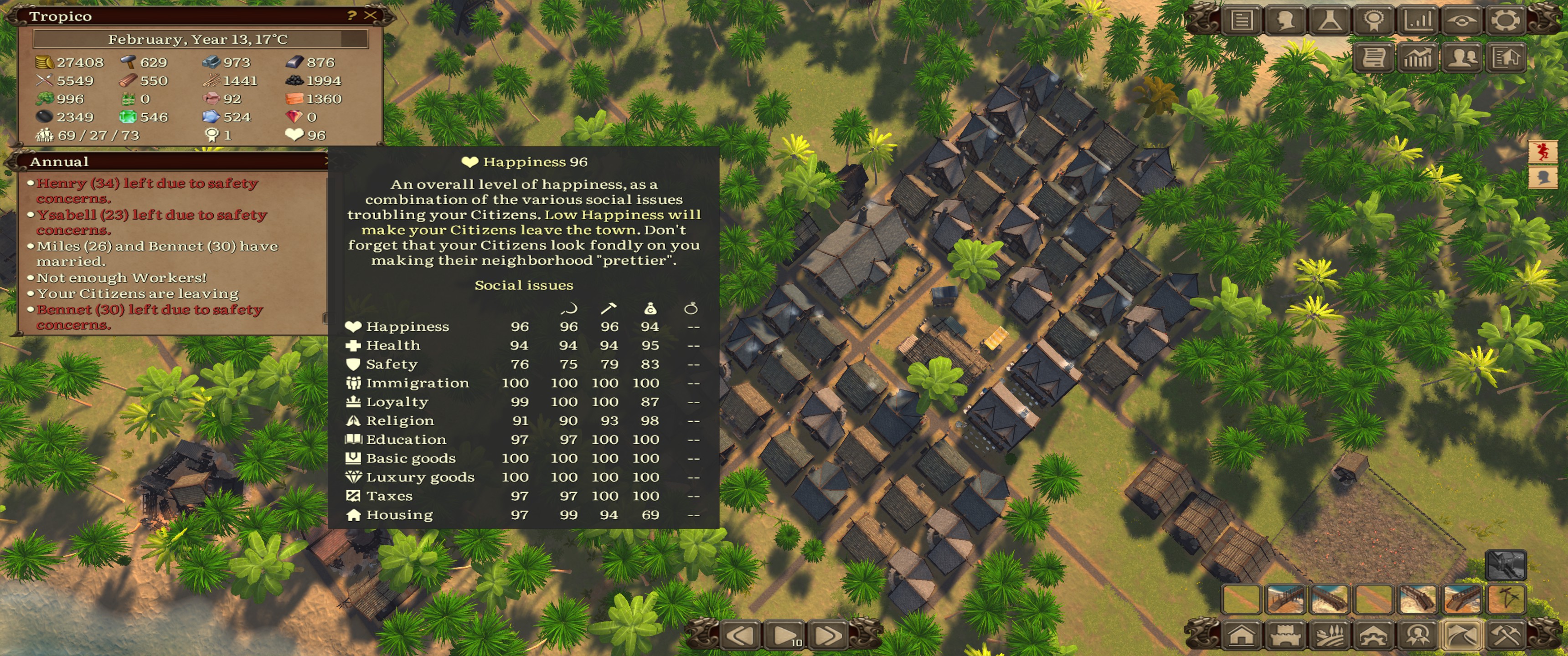Open the research flask menu
Screen dimensions: 1568x656
coord(1330,20)
